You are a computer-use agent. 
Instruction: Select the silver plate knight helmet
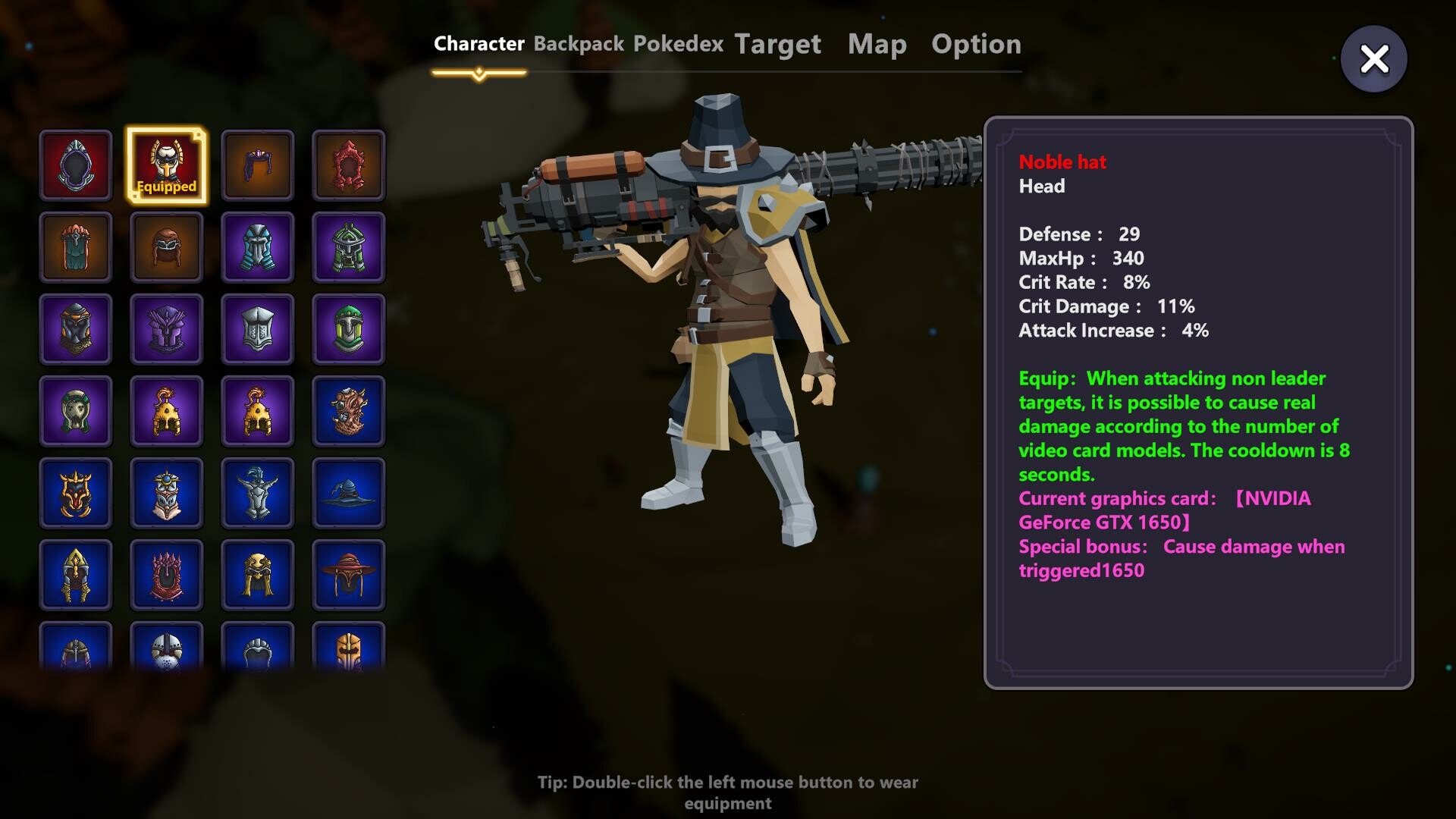[258, 328]
